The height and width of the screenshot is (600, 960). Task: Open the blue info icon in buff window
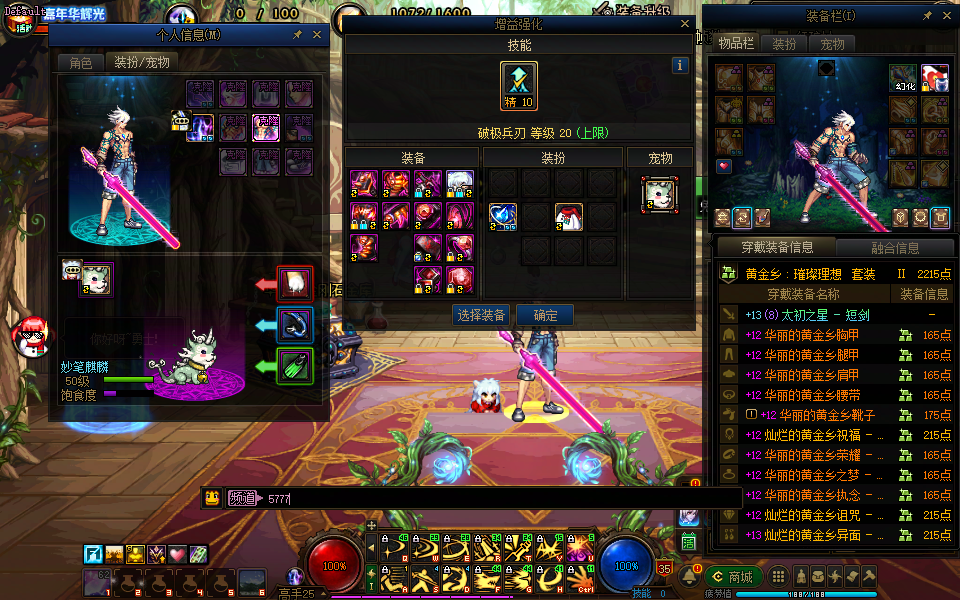click(x=681, y=65)
